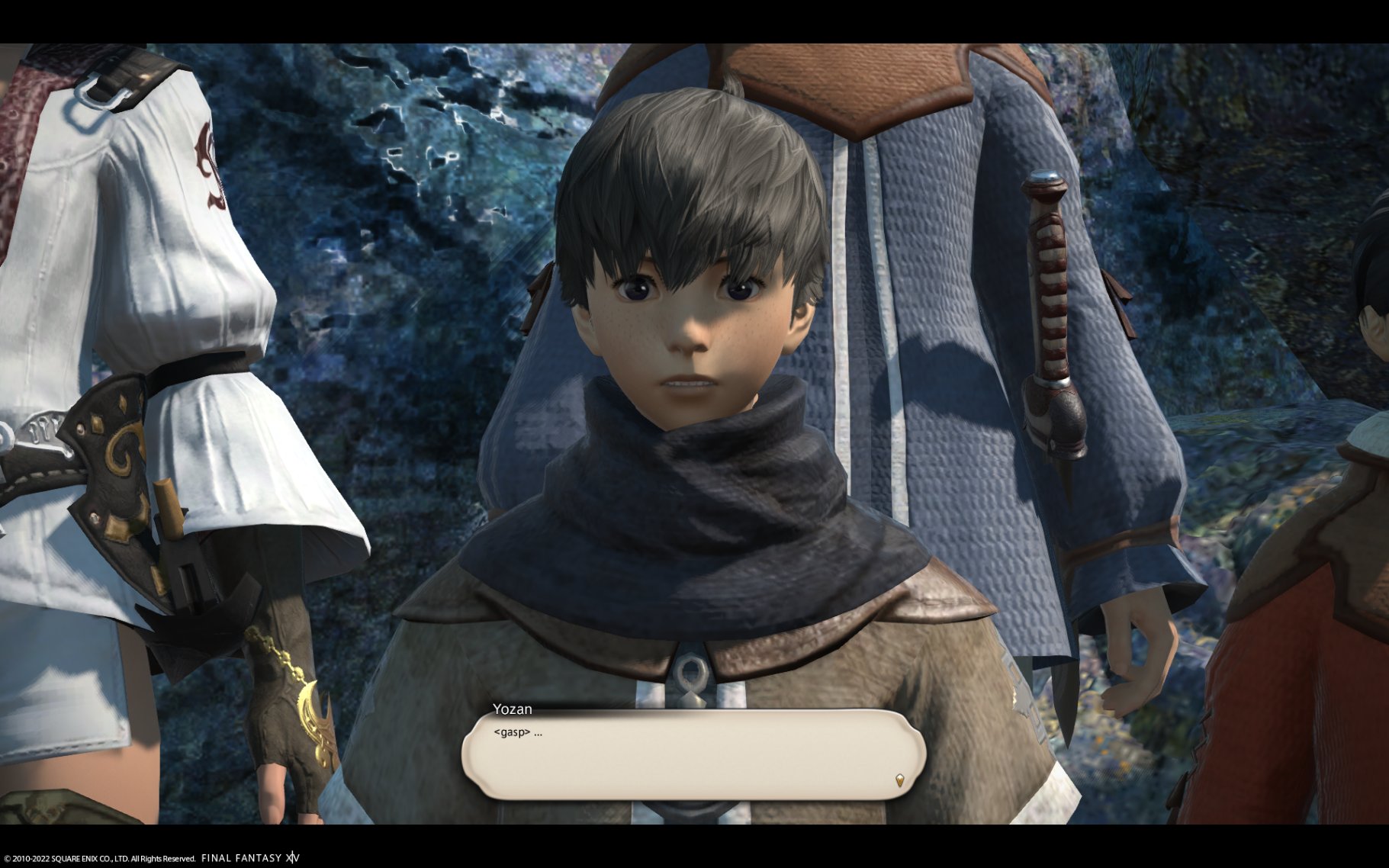Advance Yozan's dialogue box
Image resolution: width=1389 pixels, height=868 pixels.
(x=693, y=754)
